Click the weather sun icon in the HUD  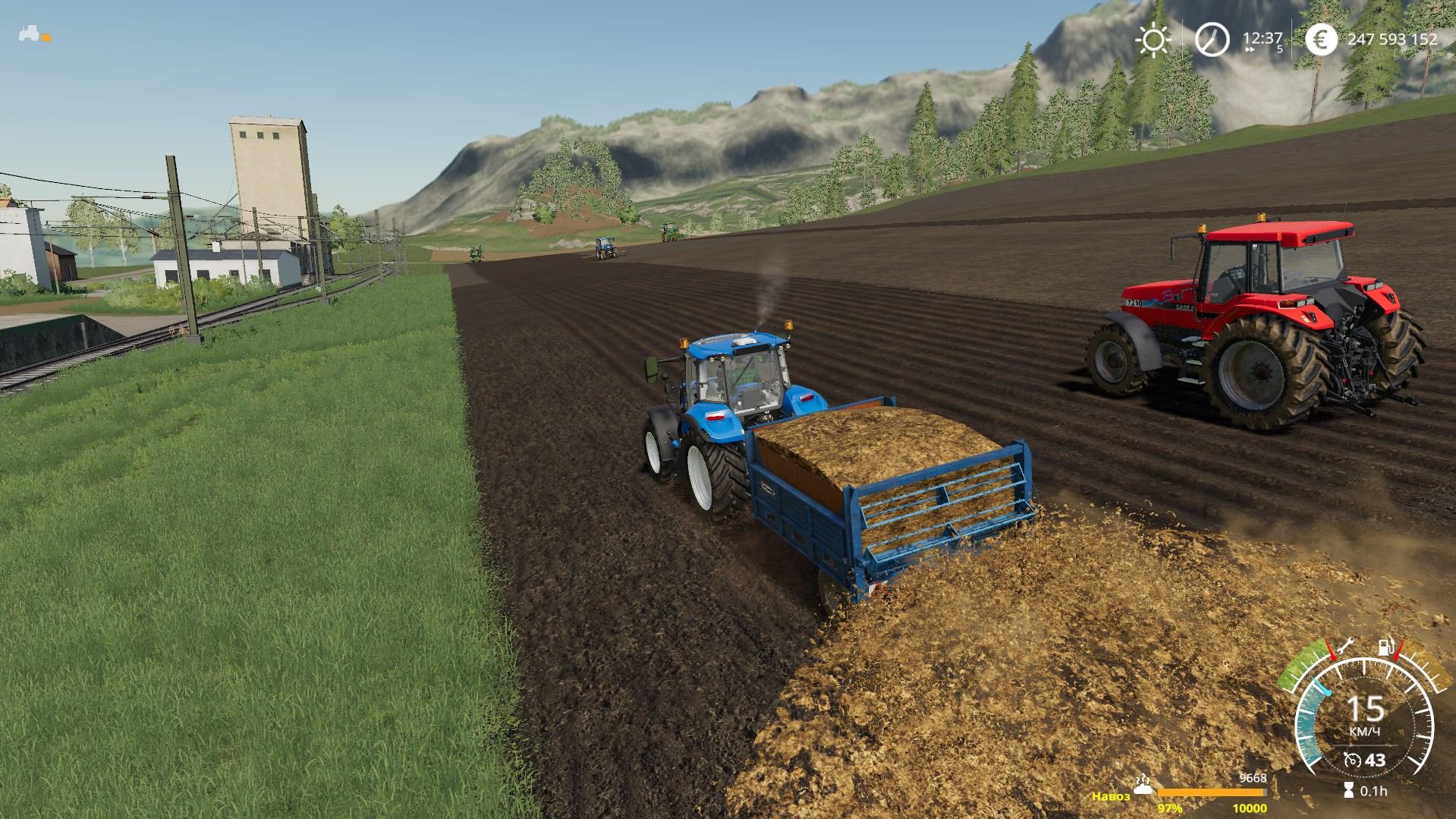1153,39
